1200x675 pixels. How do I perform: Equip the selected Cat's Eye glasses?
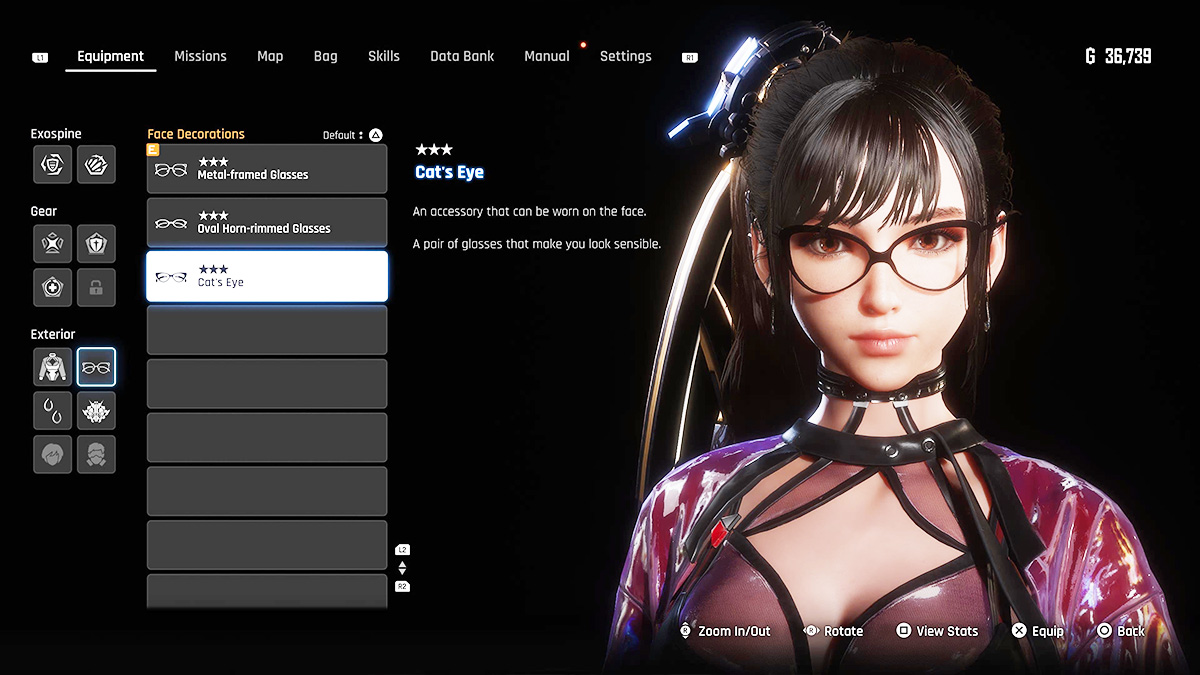click(x=1038, y=631)
